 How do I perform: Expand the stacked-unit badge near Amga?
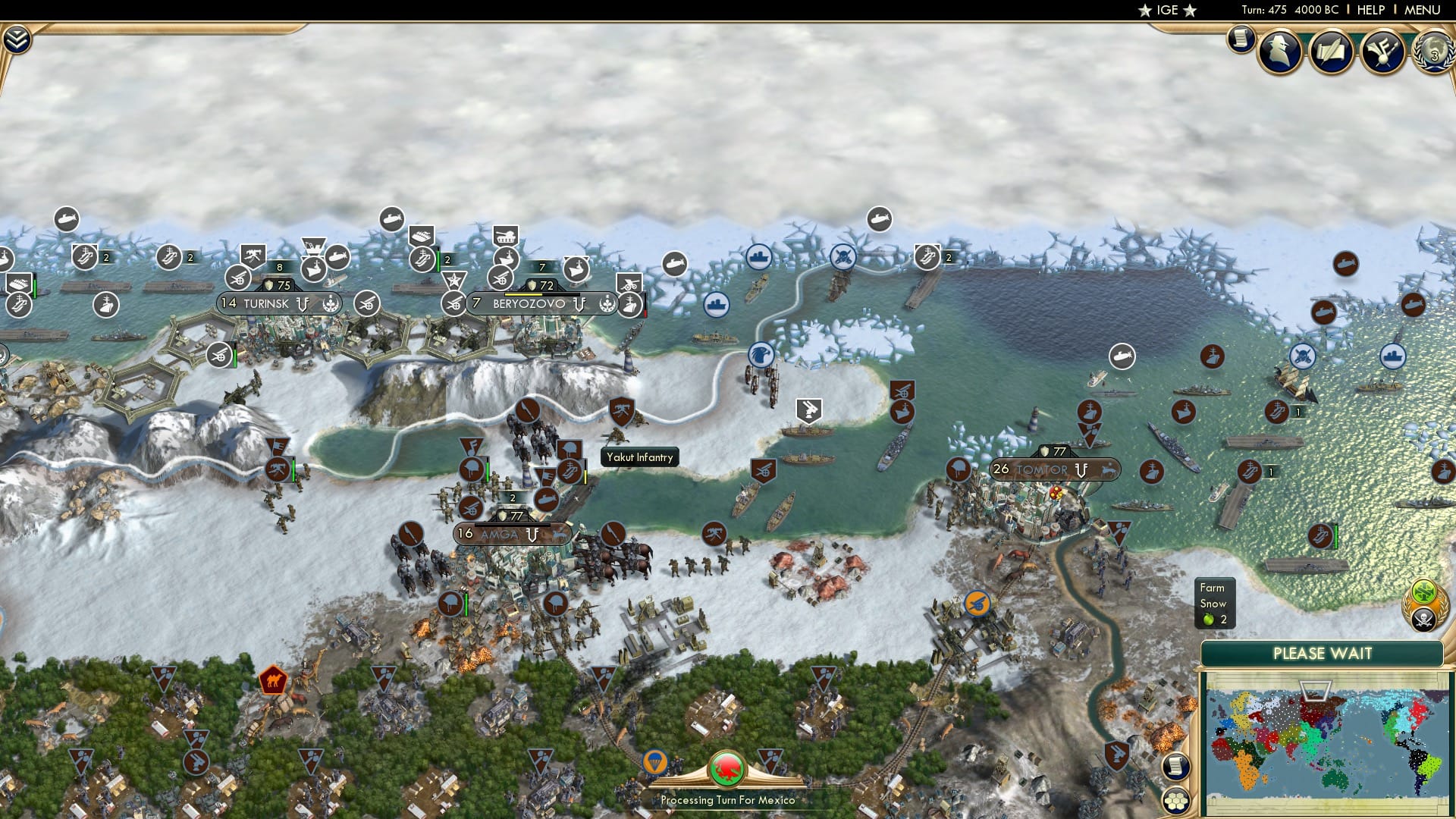513,498
